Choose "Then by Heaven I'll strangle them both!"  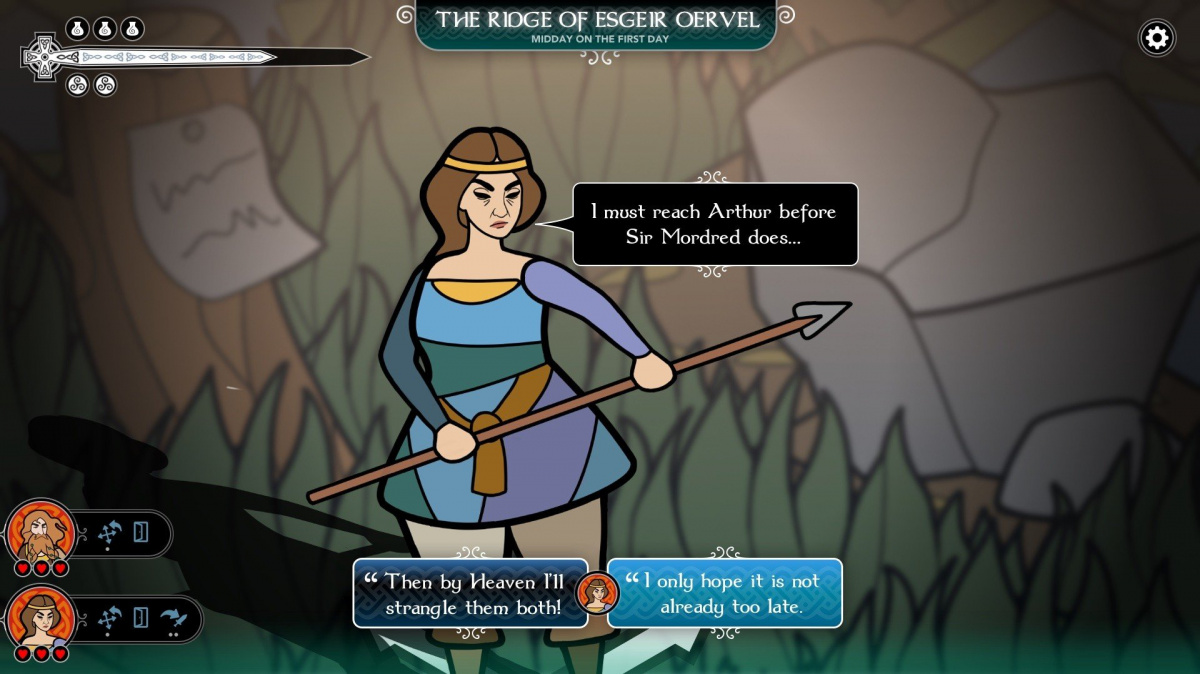click(470, 593)
